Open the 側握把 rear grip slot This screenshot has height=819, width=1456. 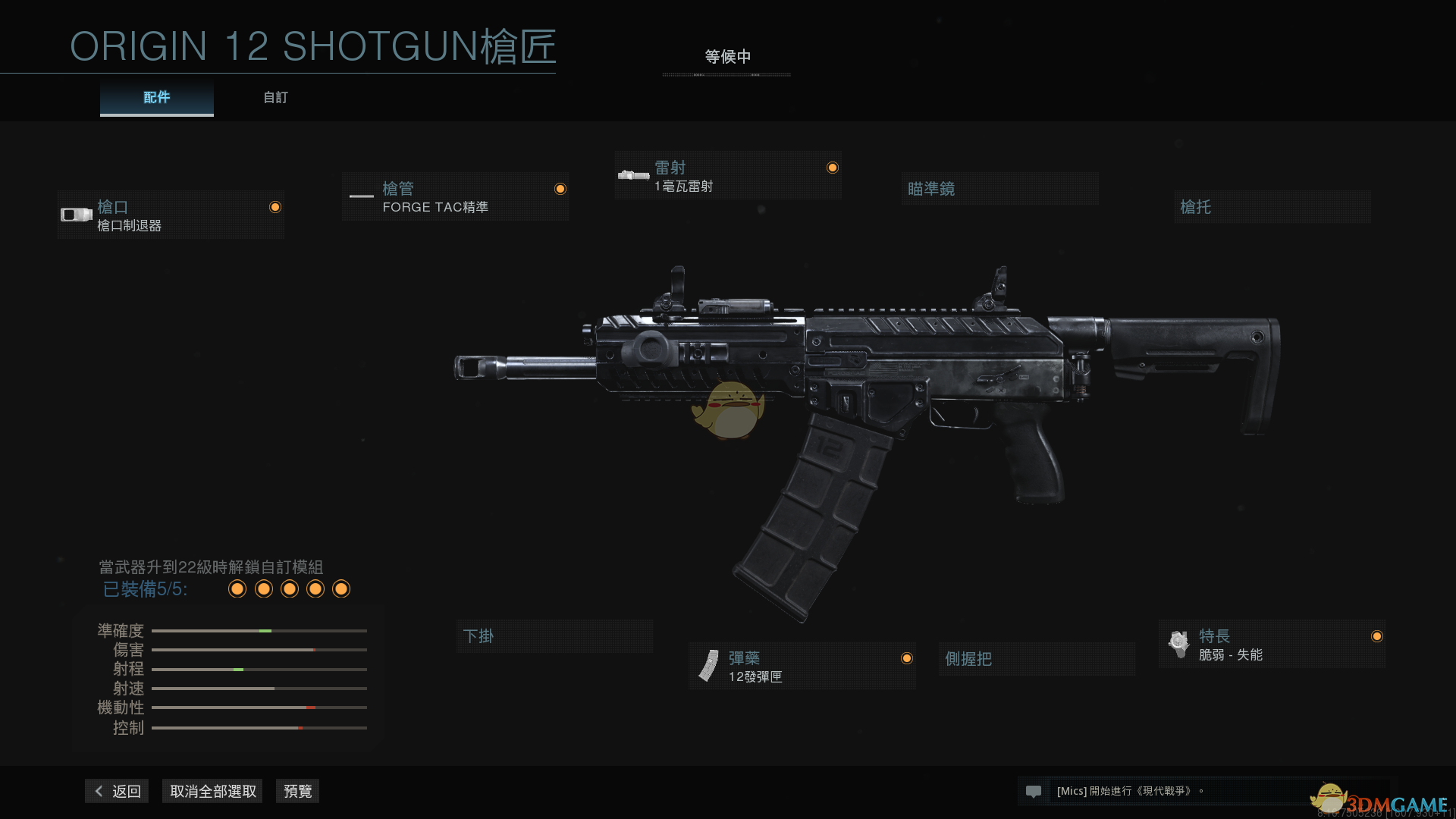tap(1036, 659)
